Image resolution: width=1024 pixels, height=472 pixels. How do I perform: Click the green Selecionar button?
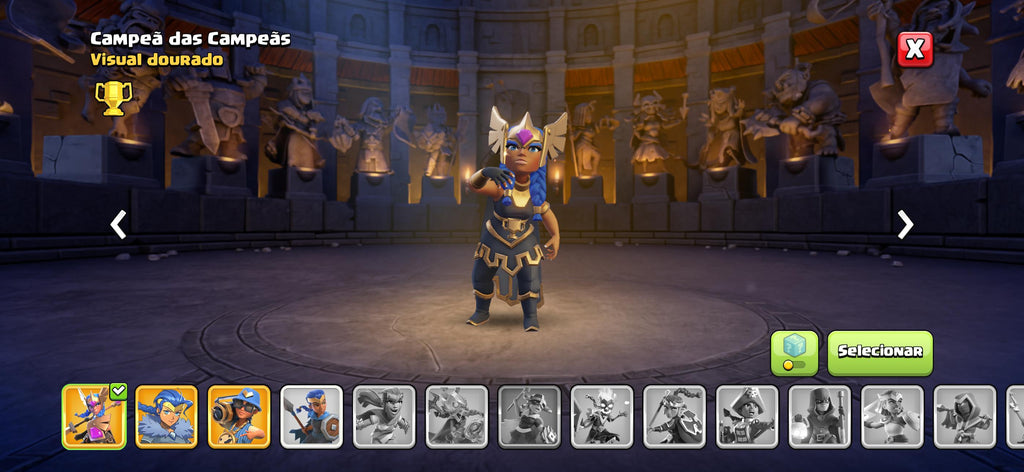879,352
